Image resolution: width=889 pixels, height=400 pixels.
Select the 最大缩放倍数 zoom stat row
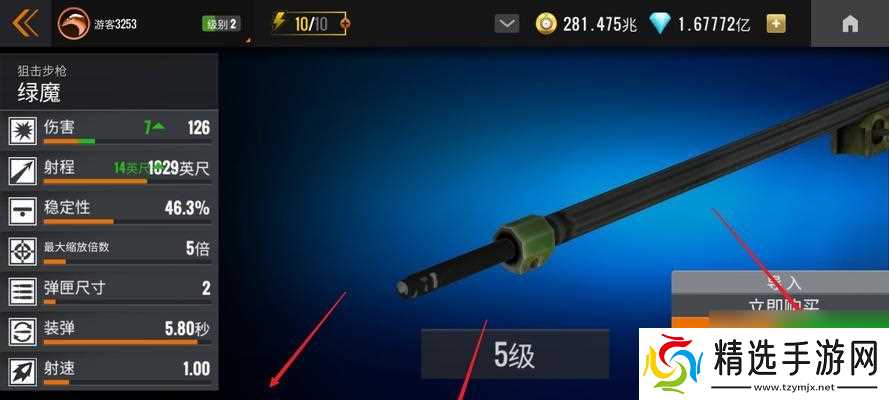pos(110,251)
